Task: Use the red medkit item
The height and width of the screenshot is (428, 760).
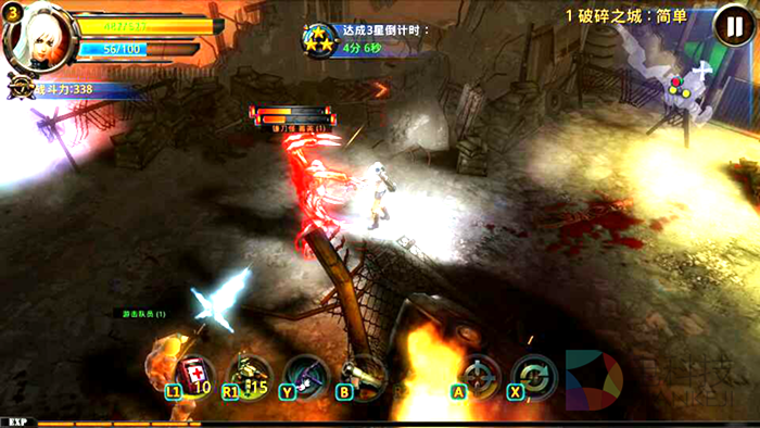Action: point(193,374)
